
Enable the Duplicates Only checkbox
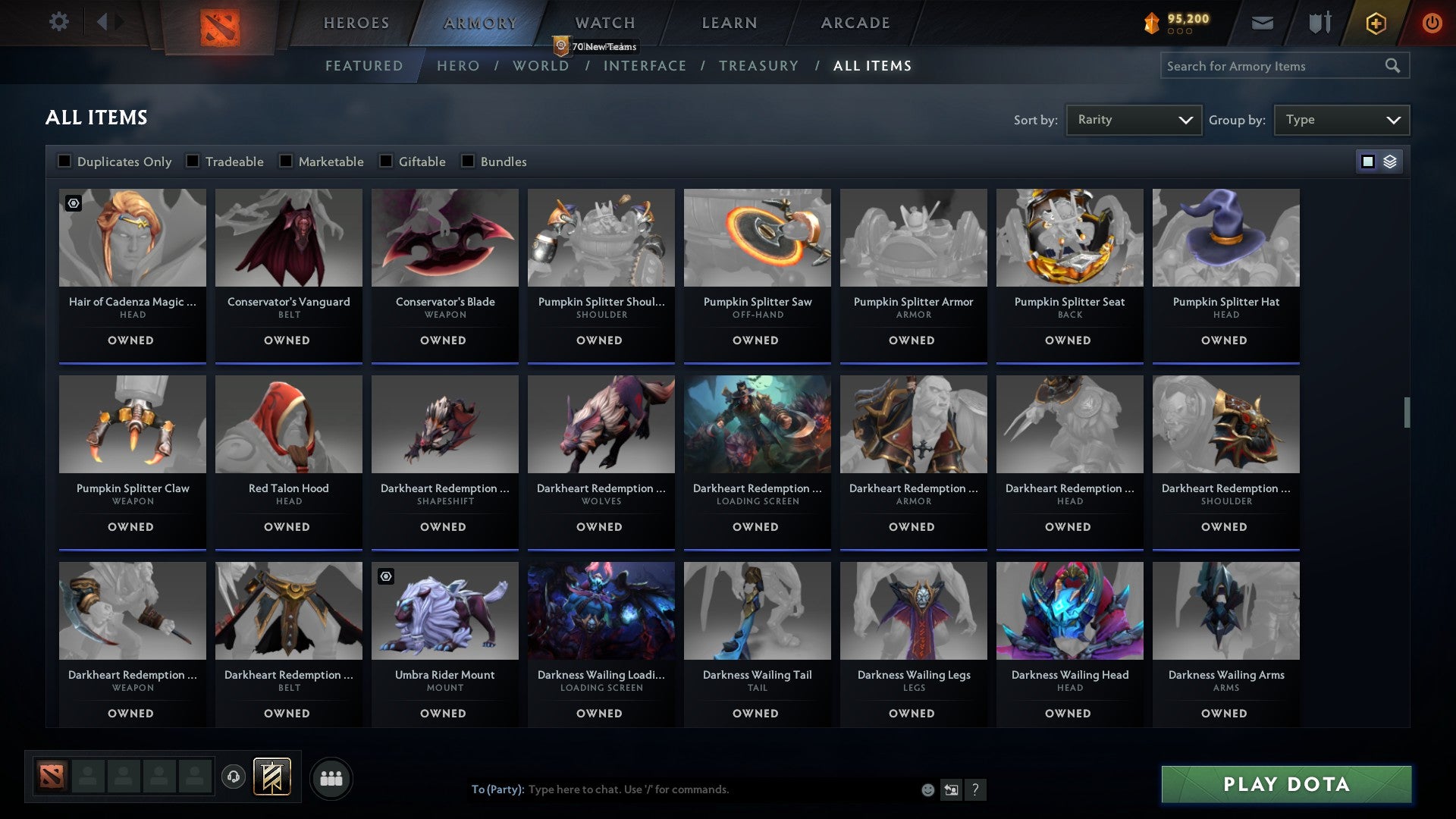tap(64, 161)
